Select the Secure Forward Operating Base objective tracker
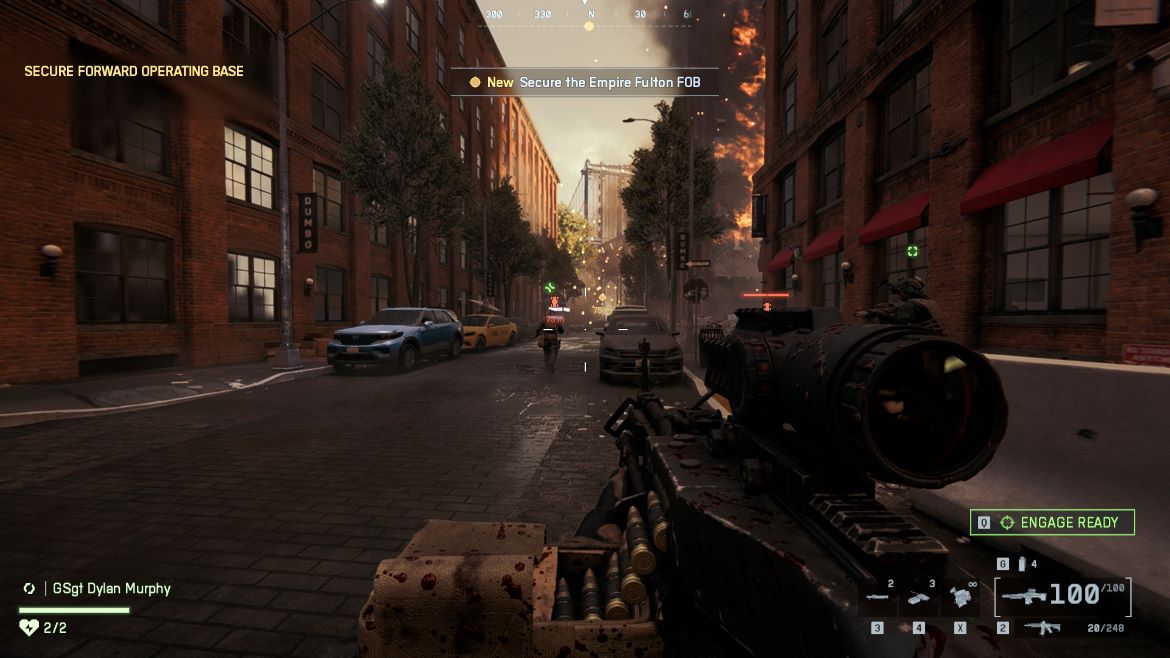This screenshot has height=658, width=1170. [x=134, y=71]
